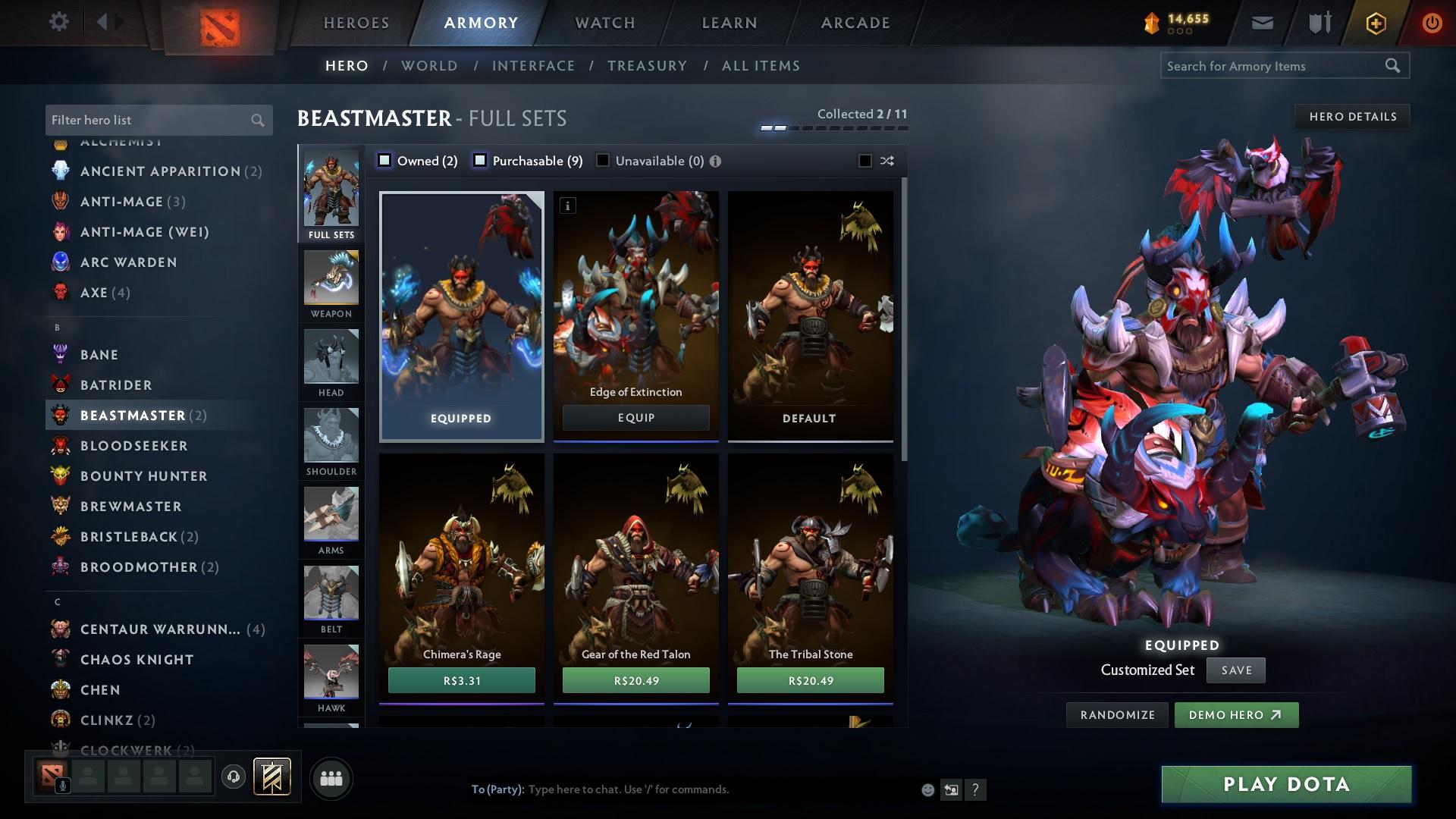Uncheck the Purchasable (9) filter
Image resolution: width=1456 pixels, height=819 pixels.
click(479, 160)
